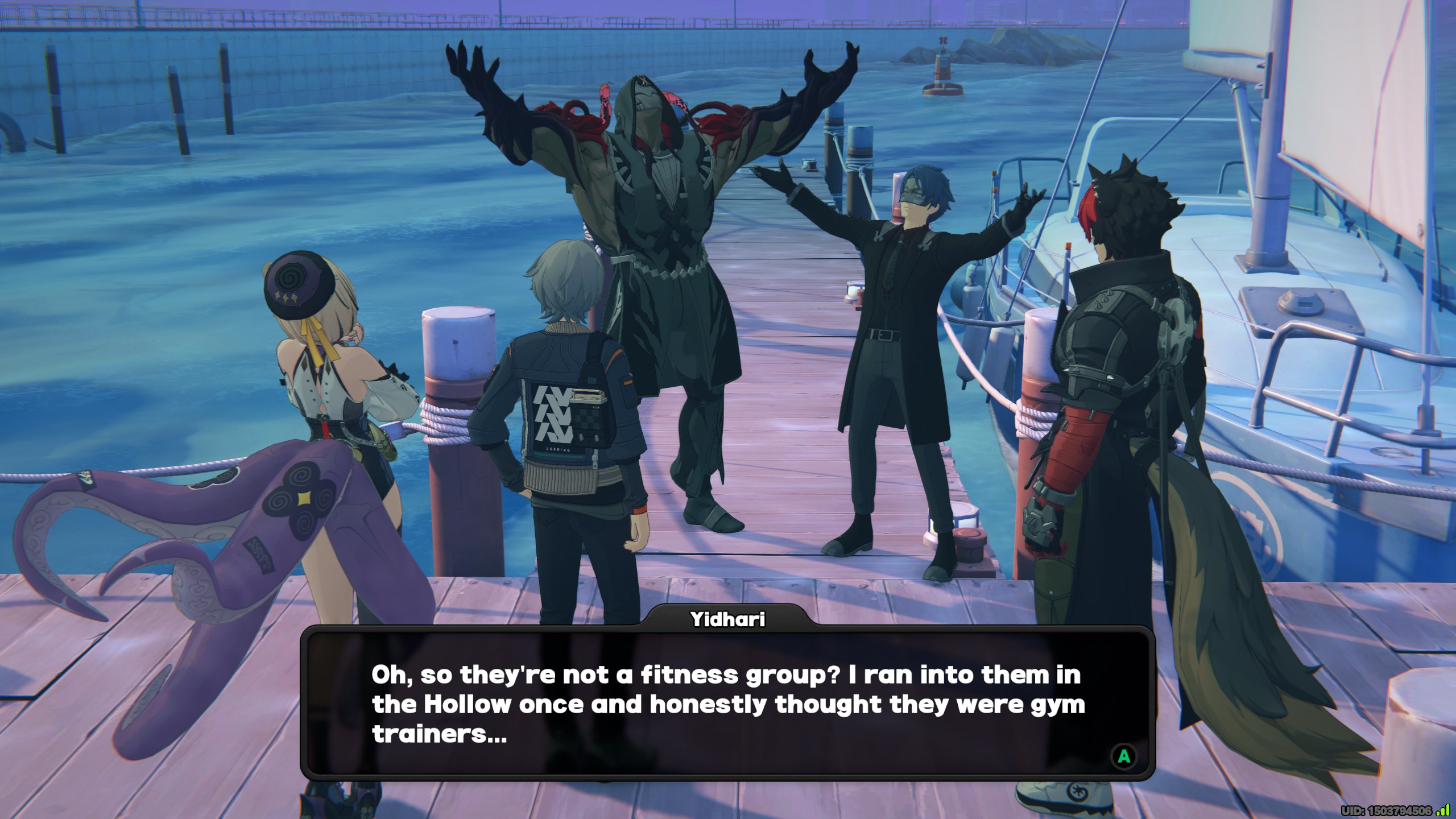Advance Yidhari's dialogue text box
The height and width of the screenshot is (819, 1456).
point(1124,756)
